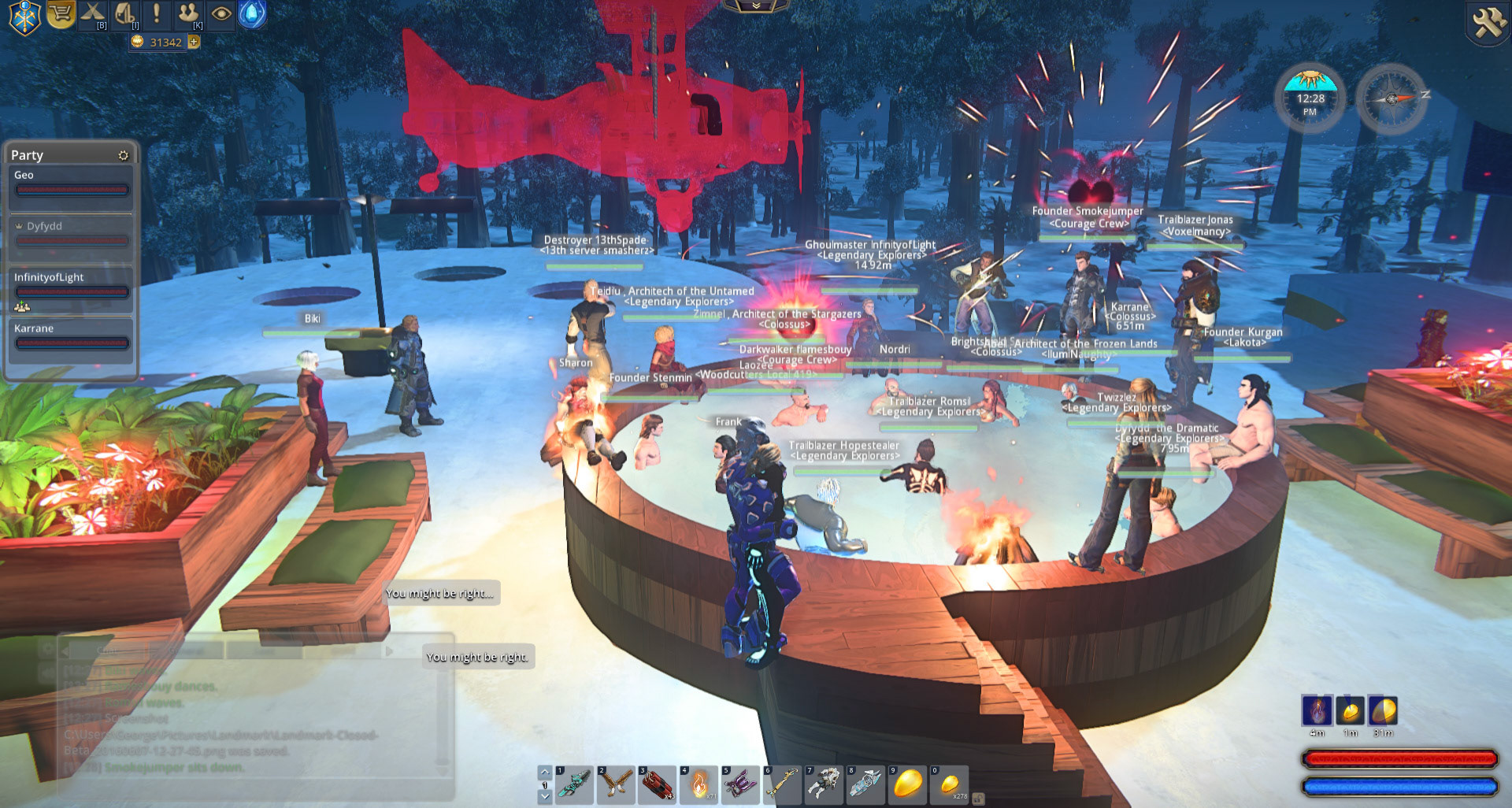Screen dimensions: 1512x808
Task: Open the two-people social panel
Action: (188, 14)
